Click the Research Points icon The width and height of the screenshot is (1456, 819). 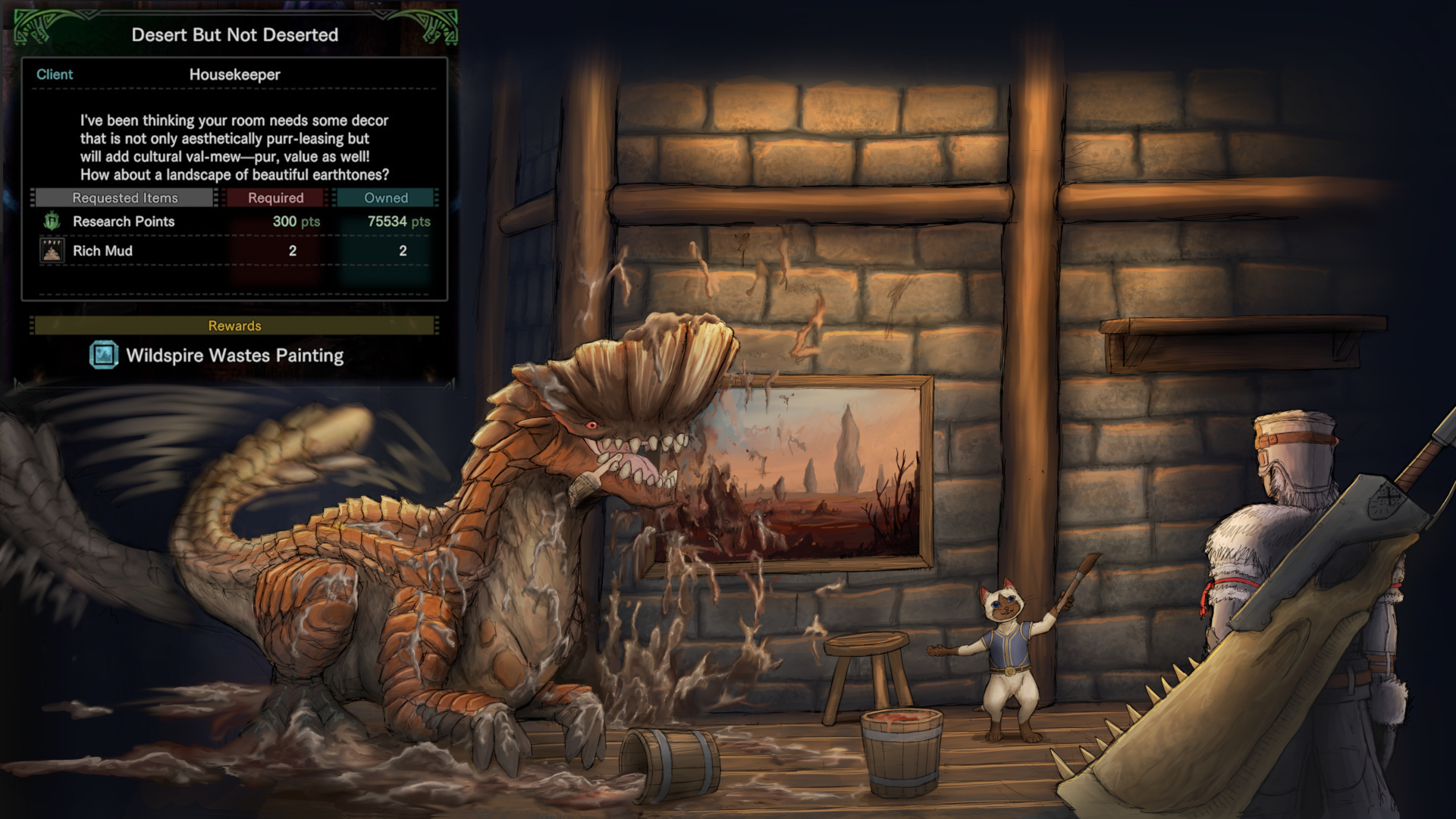click(x=52, y=221)
